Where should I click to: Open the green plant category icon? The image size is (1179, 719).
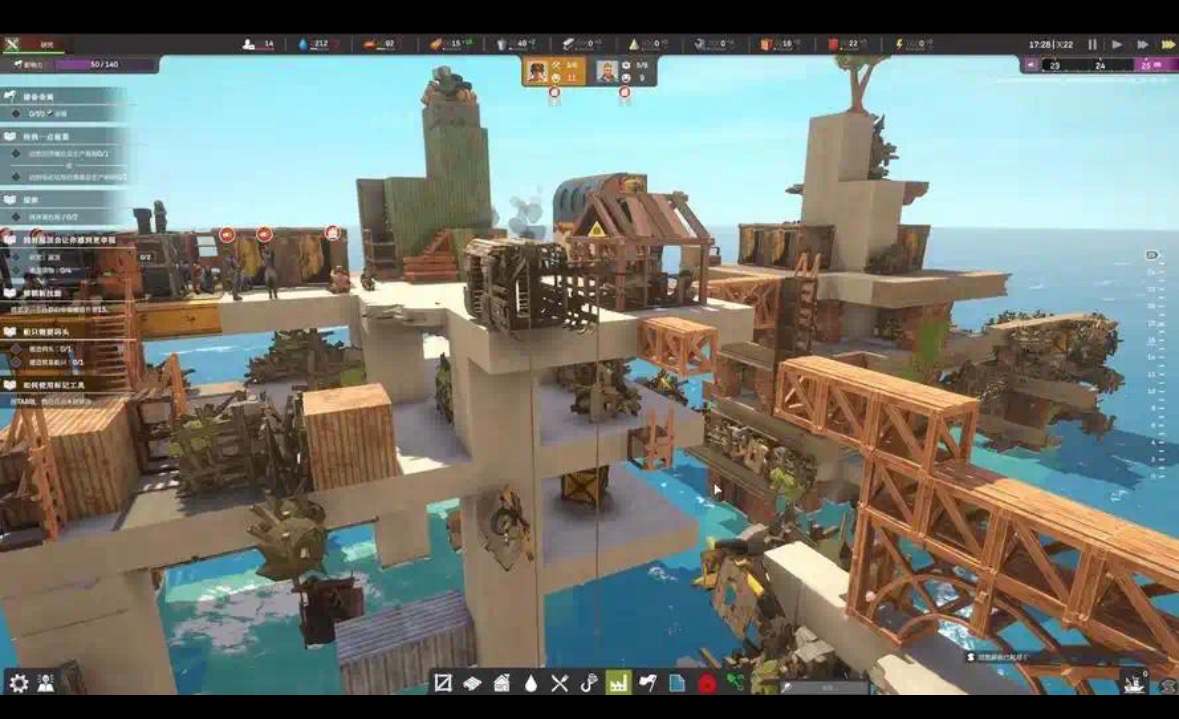pyautogui.click(x=736, y=683)
